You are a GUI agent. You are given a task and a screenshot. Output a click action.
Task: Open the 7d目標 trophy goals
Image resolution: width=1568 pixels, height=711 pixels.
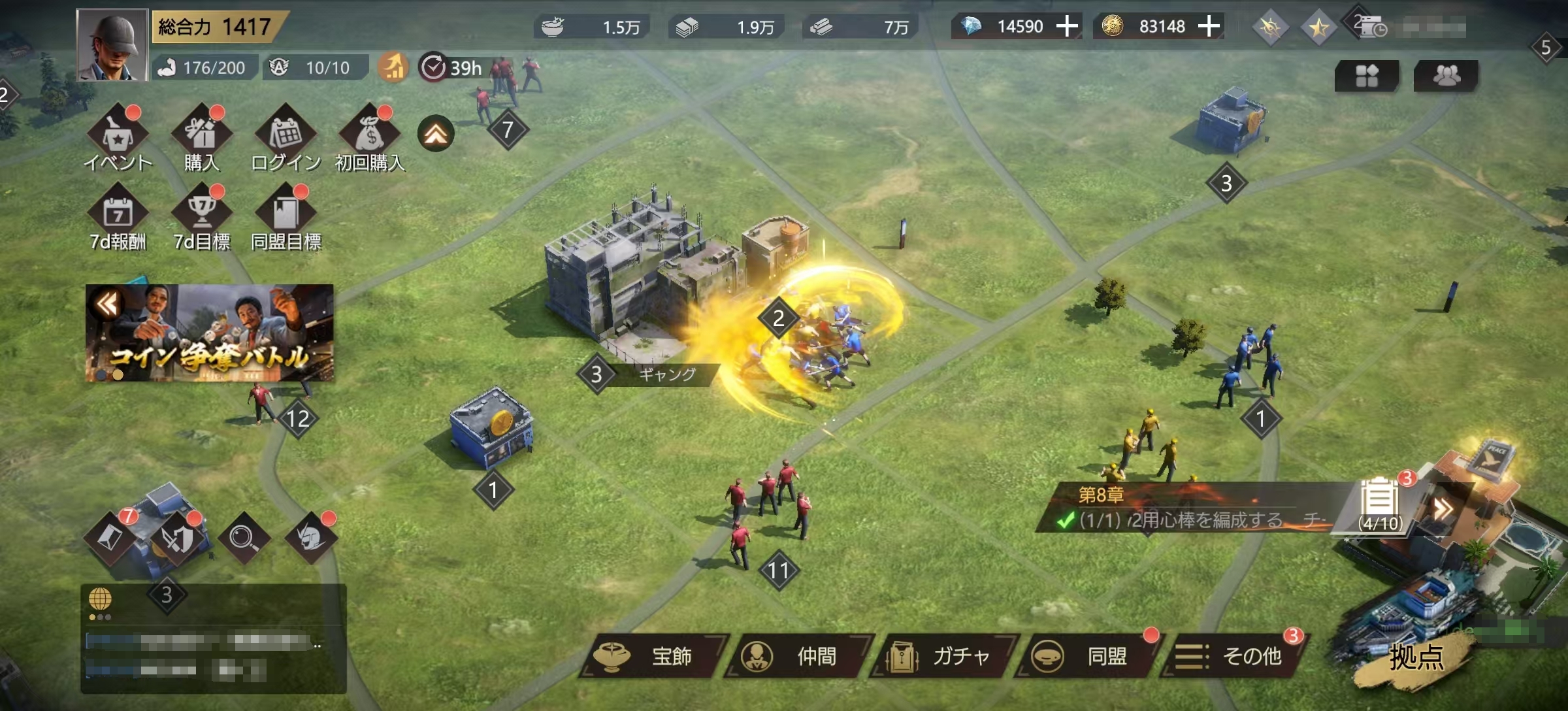tap(202, 216)
